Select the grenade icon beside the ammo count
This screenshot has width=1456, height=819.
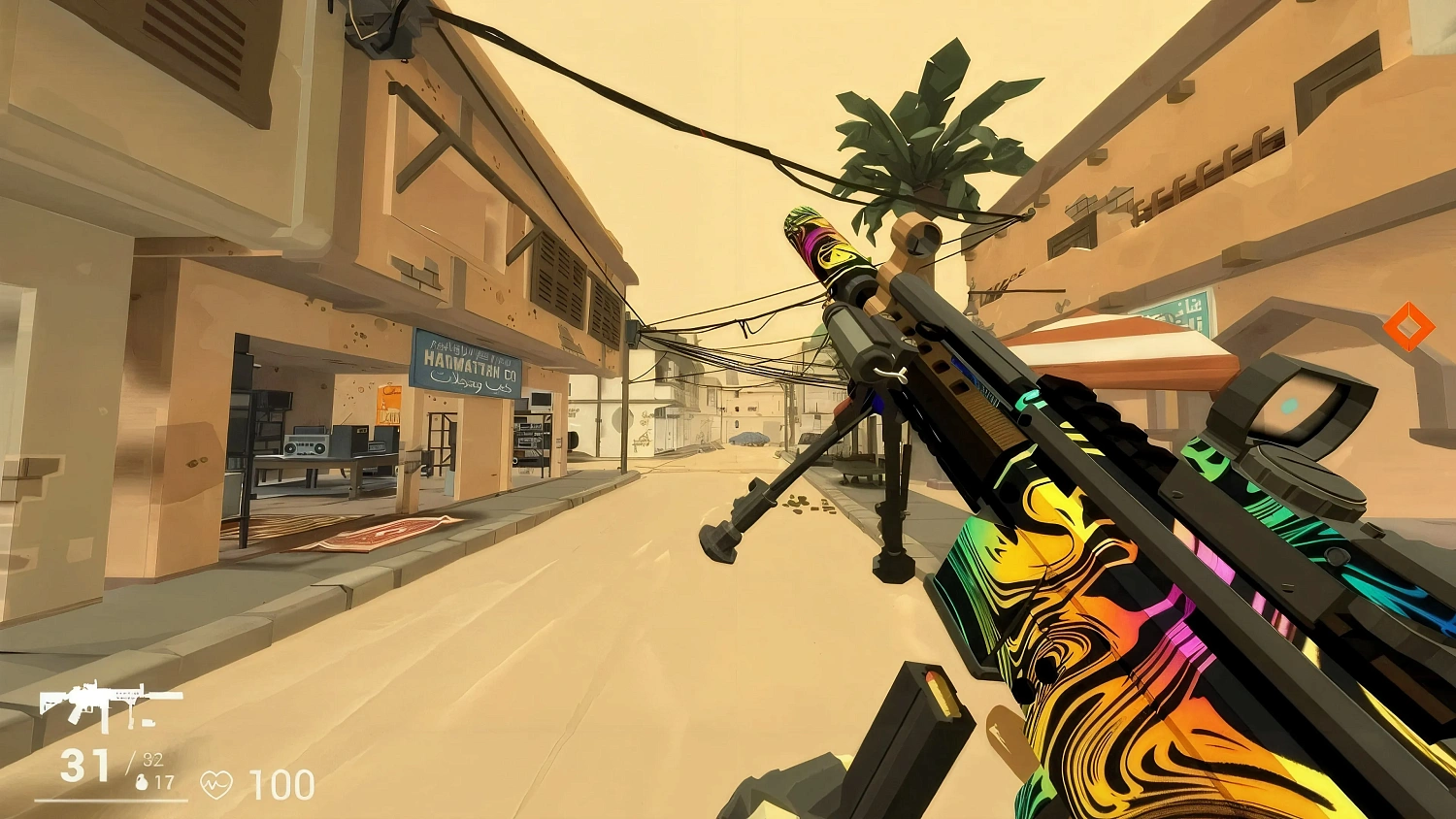pyautogui.click(x=140, y=781)
